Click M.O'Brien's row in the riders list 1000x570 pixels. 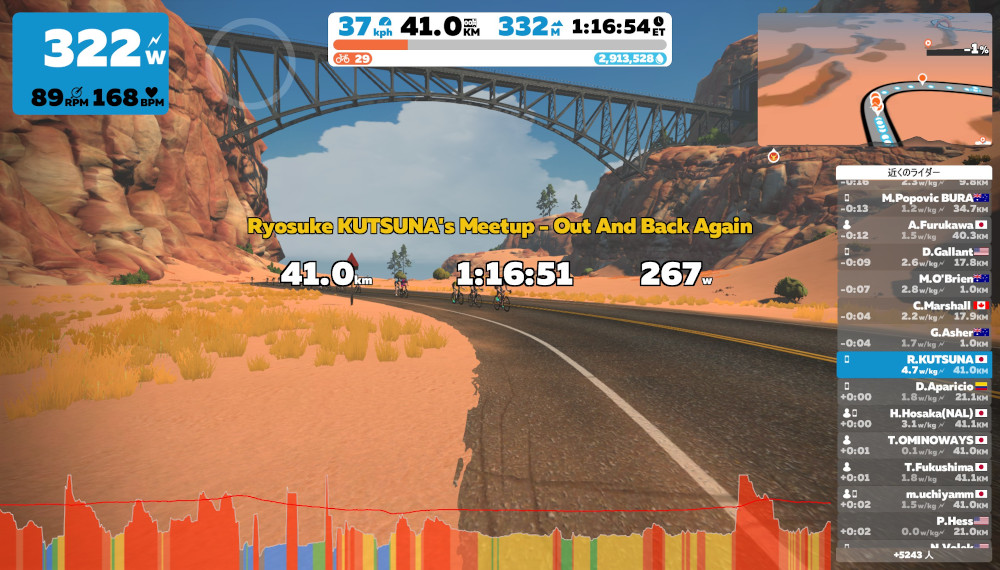tap(914, 283)
